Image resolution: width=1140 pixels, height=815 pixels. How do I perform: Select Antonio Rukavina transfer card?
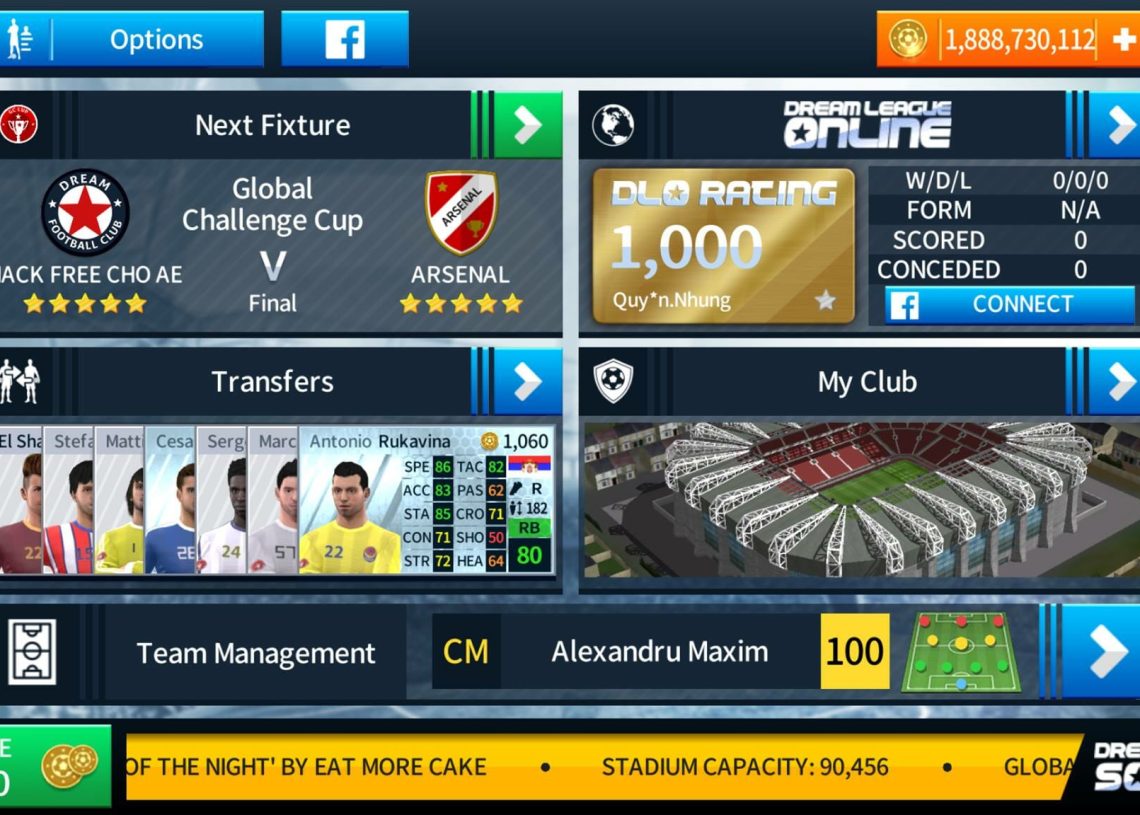[x=427, y=500]
